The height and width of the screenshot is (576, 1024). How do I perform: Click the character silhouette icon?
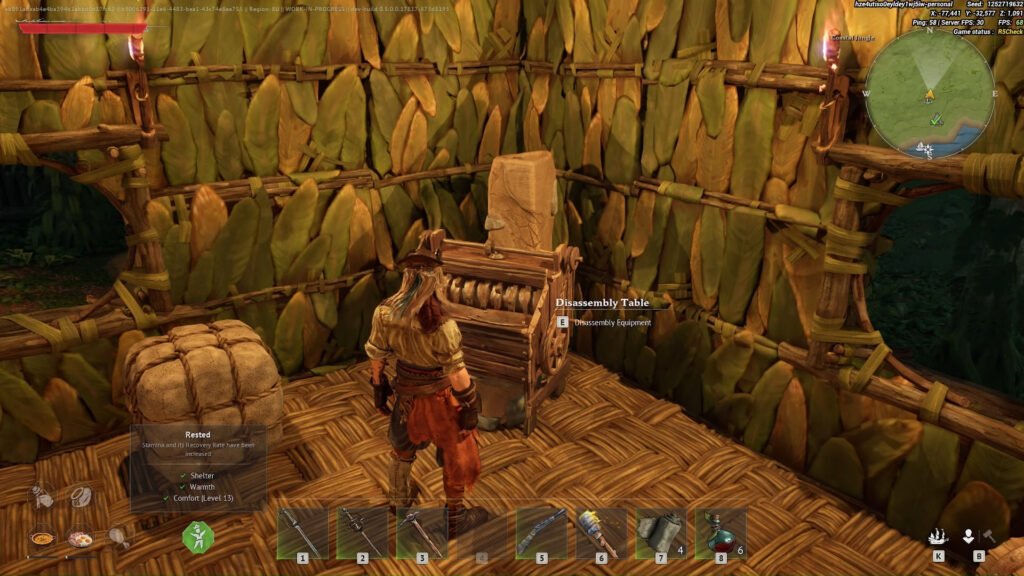968,536
